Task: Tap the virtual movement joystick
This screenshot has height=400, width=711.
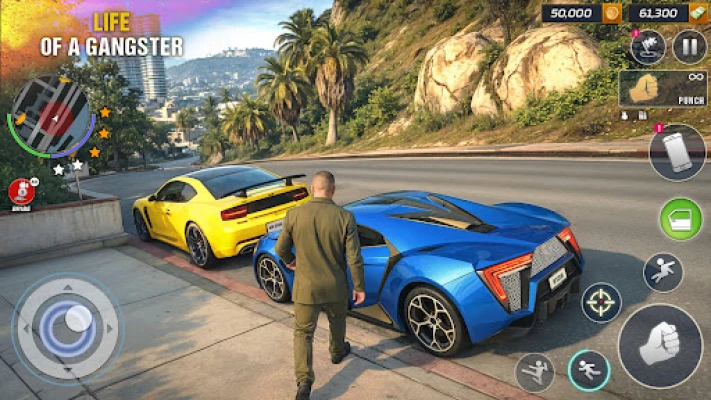Action: (x=67, y=327)
